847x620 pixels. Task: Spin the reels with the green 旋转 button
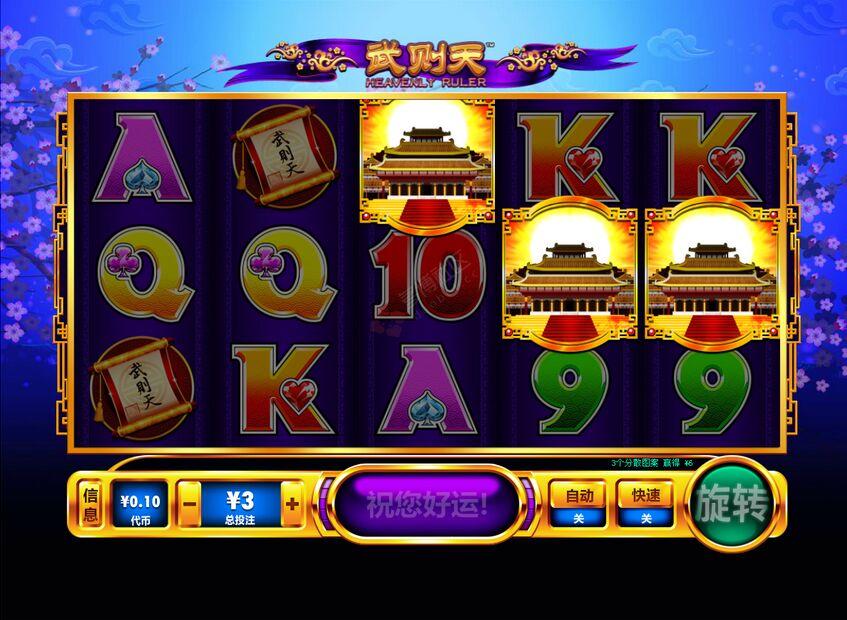point(735,505)
